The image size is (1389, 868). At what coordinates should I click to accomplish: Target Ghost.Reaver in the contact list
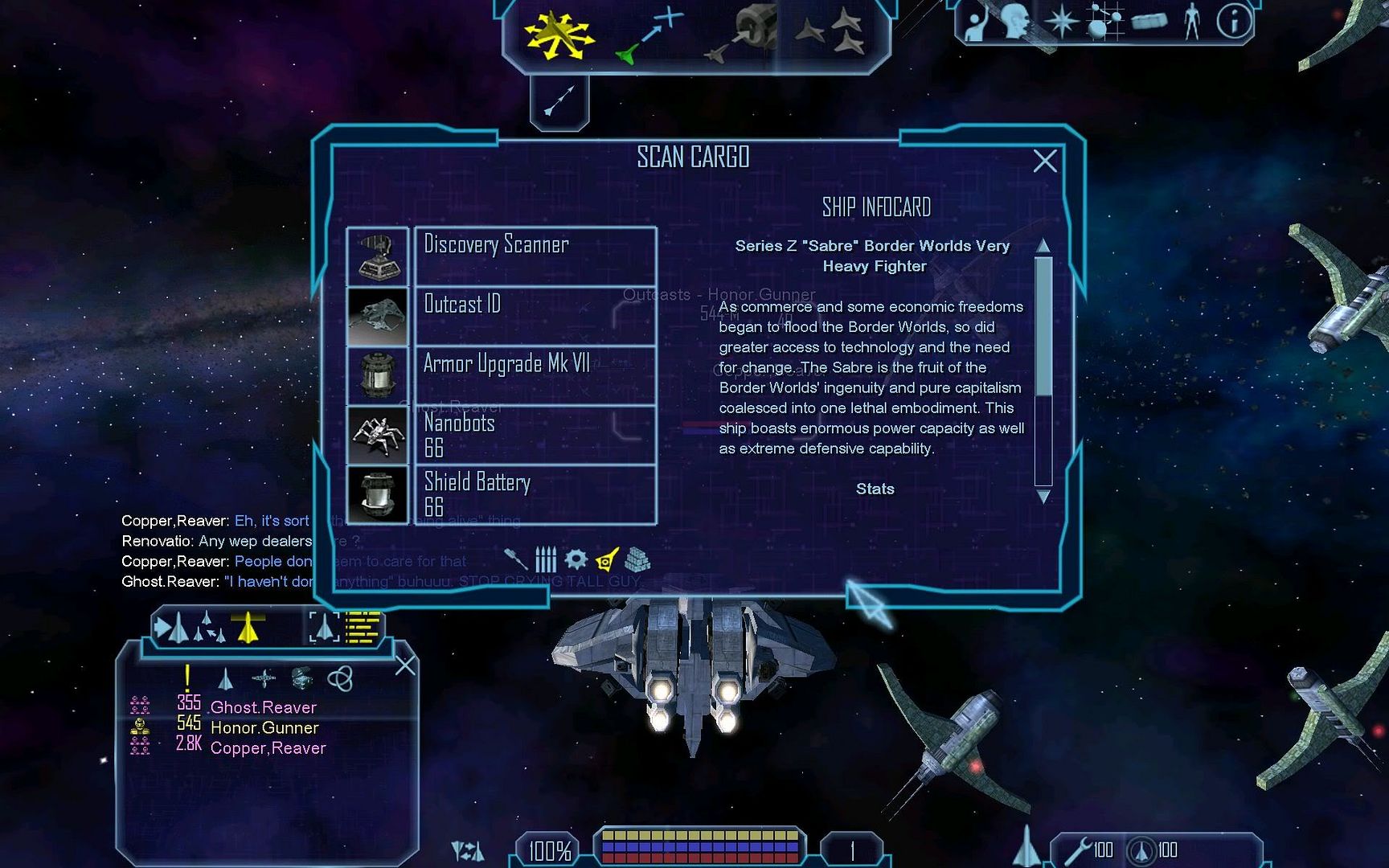pyautogui.click(x=263, y=707)
